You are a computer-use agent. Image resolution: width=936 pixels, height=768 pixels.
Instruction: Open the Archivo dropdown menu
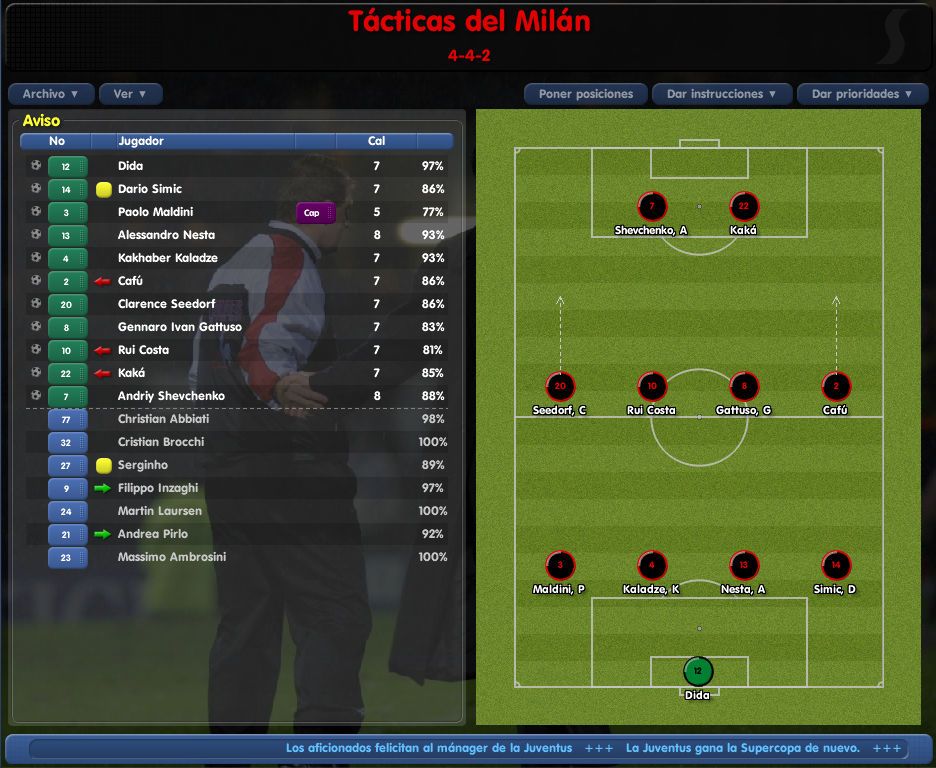click(x=51, y=94)
